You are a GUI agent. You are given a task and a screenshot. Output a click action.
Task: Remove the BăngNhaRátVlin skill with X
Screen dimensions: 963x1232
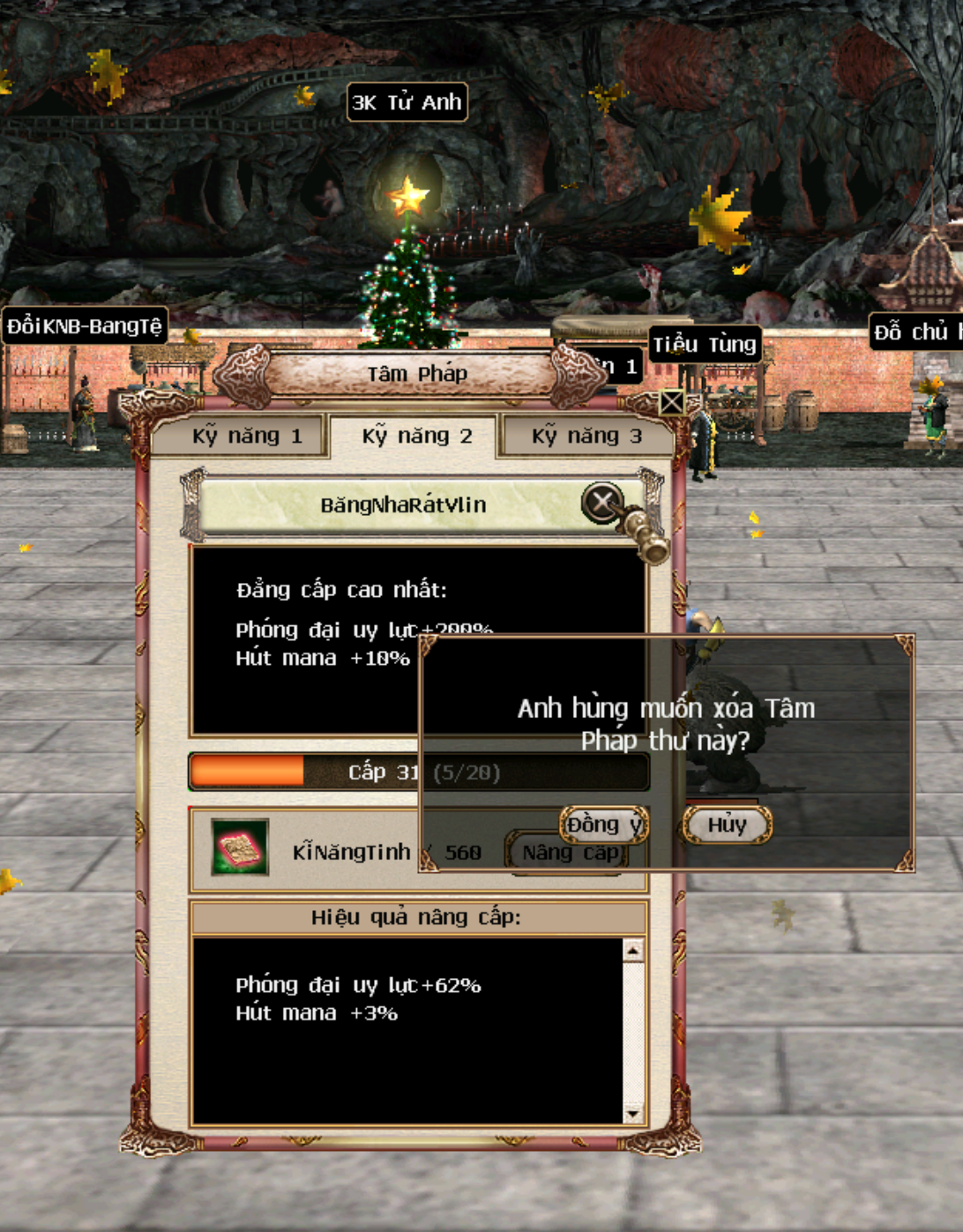coord(602,503)
